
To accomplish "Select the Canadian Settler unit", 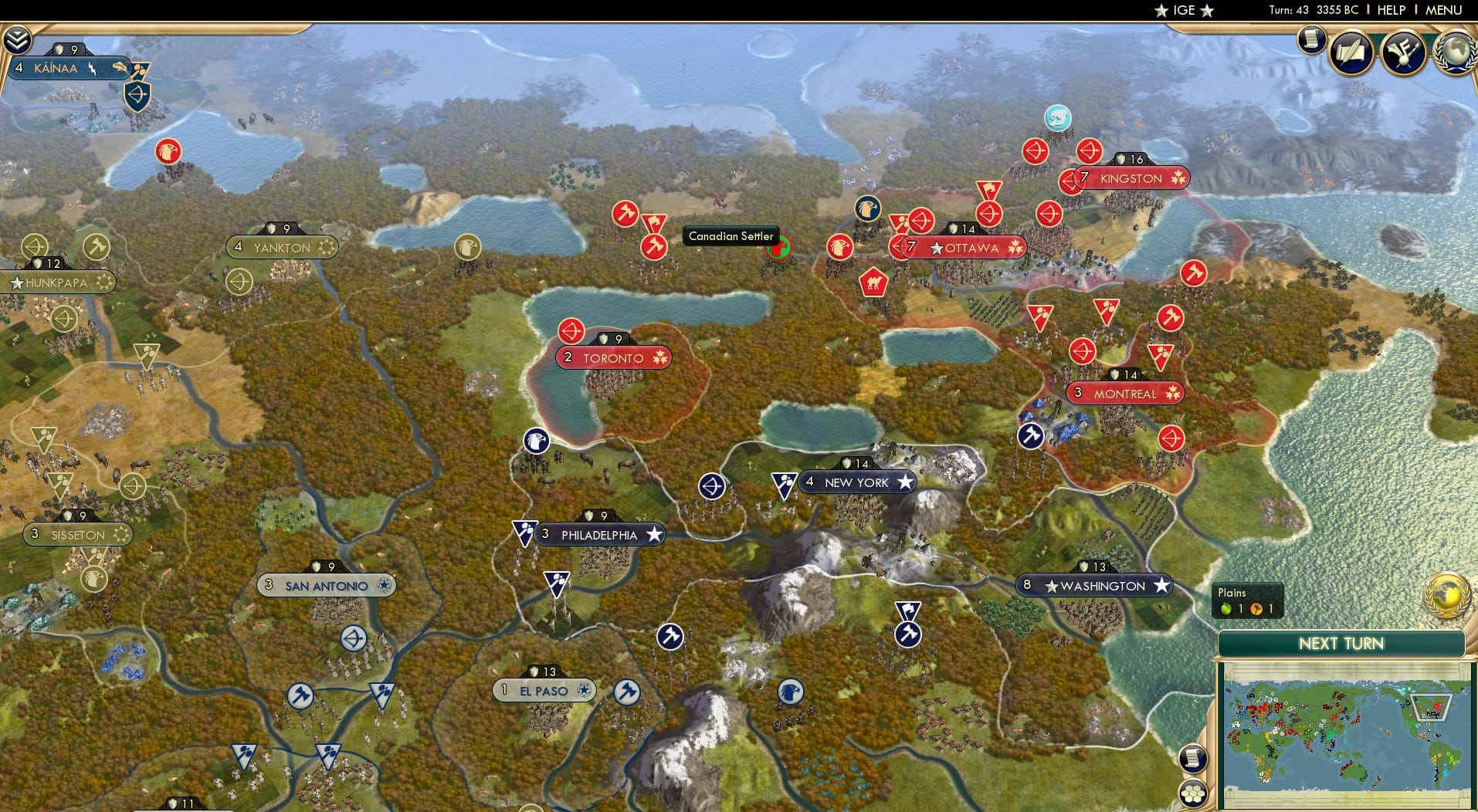I will pyautogui.click(x=779, y=249).
